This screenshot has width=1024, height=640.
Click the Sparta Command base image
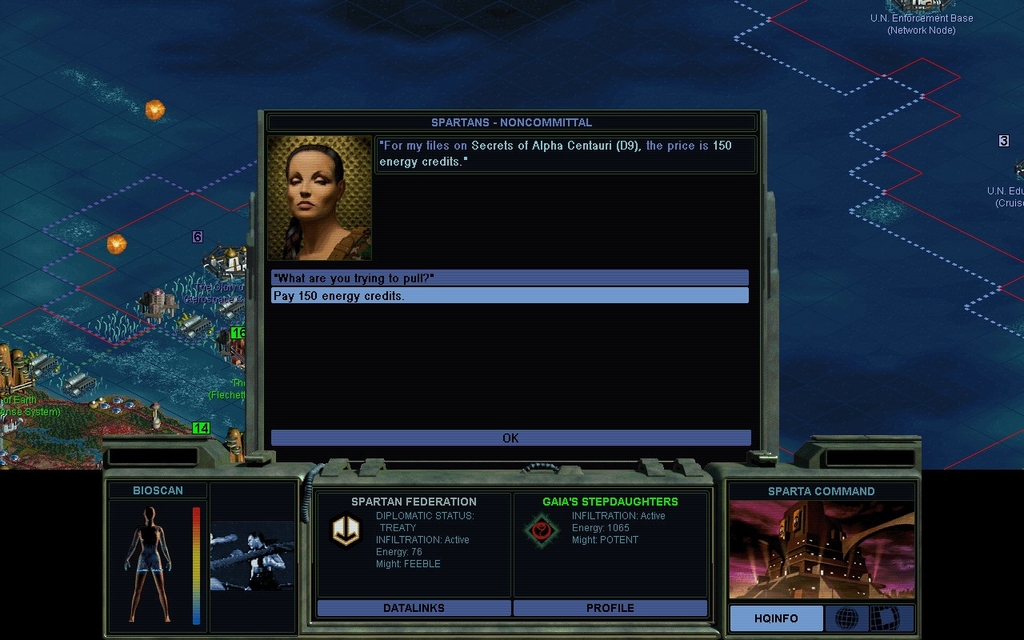821,550
